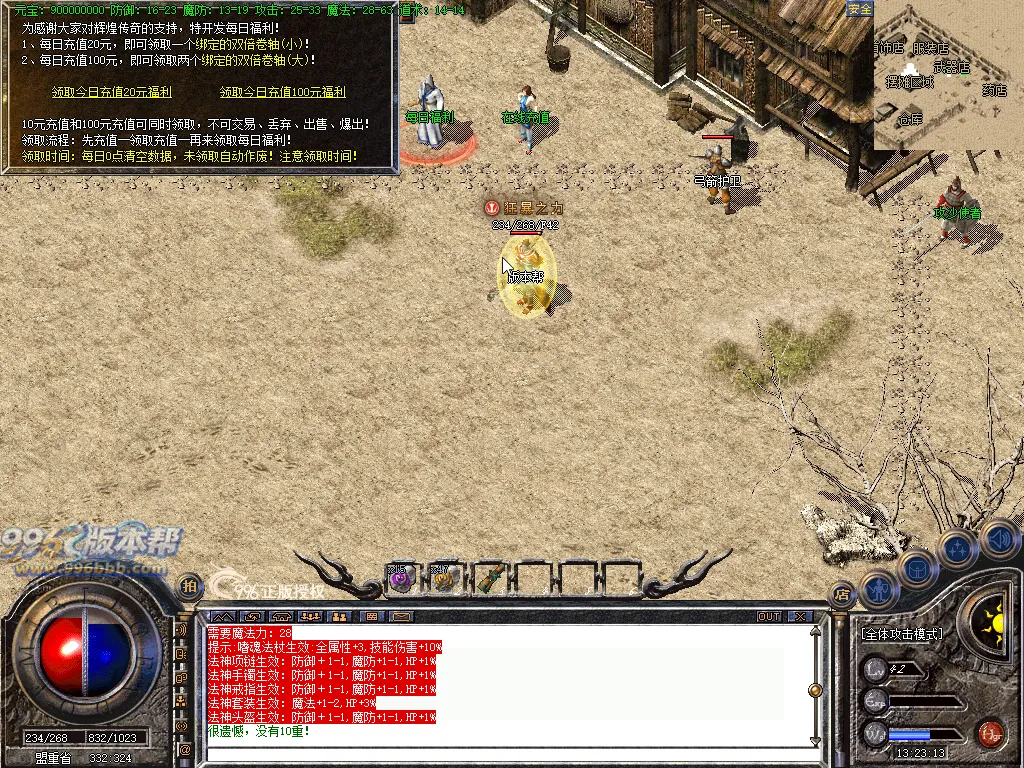
Task: Click the 拍 auction button
Action: pyautogui.click(x=188, y=585)
